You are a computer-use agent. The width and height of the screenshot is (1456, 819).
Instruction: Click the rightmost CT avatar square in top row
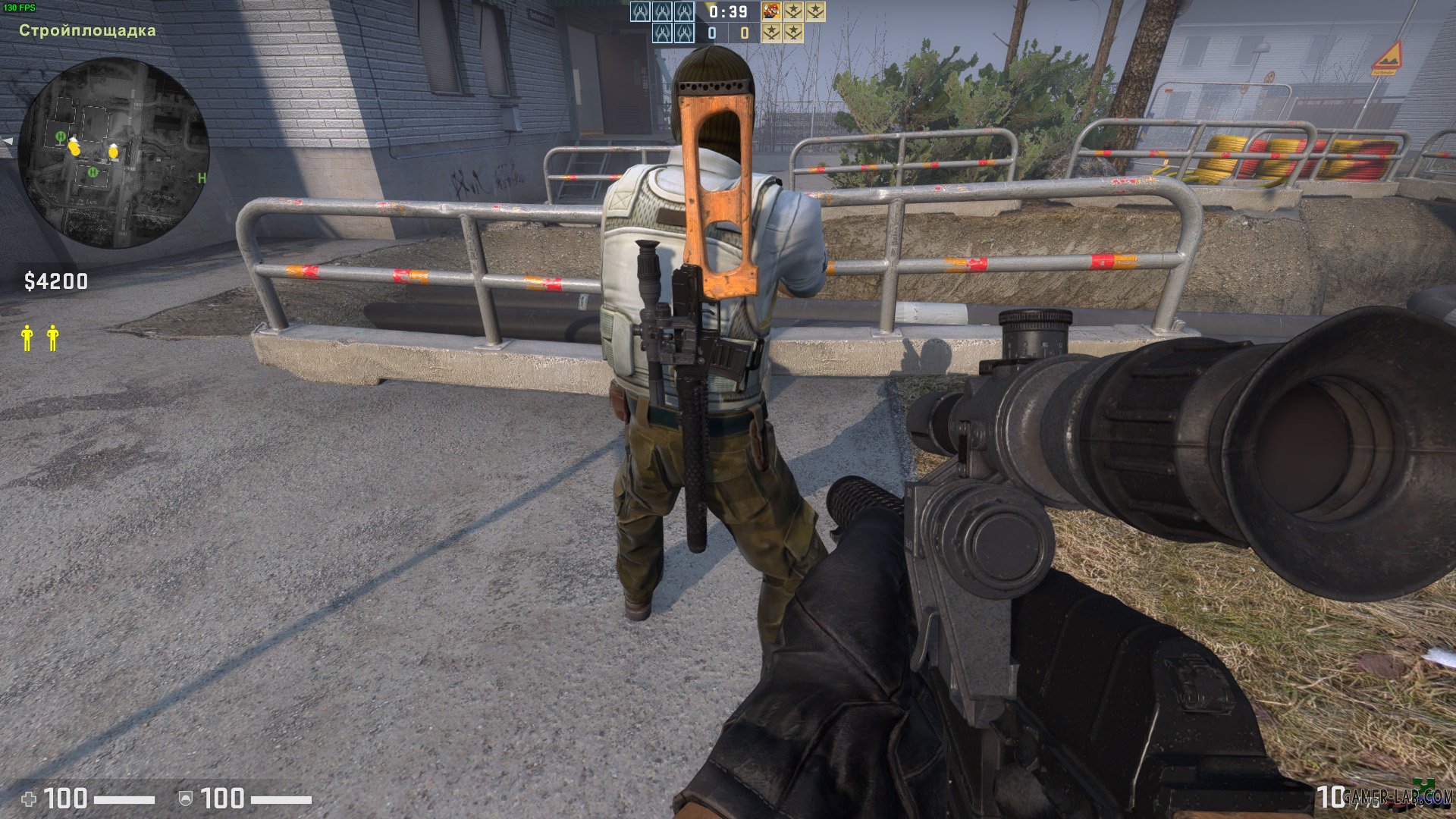[685, 11]
